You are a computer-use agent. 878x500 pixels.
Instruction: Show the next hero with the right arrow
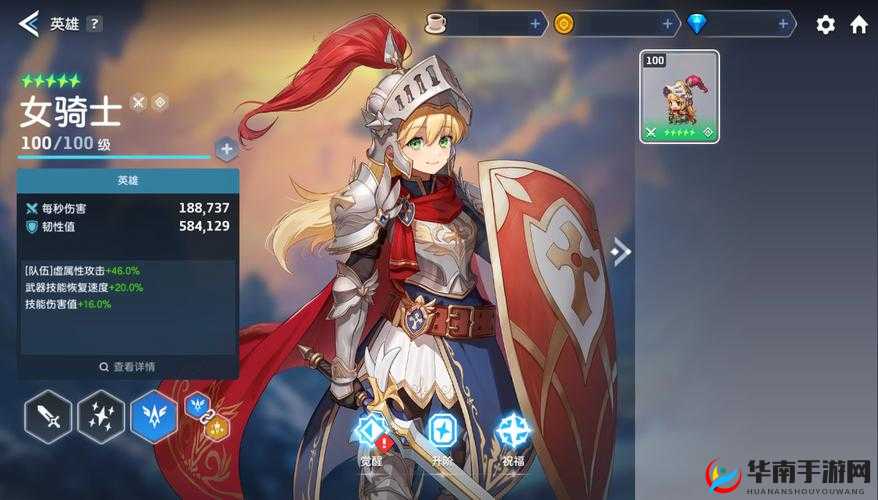click(621, 251)
